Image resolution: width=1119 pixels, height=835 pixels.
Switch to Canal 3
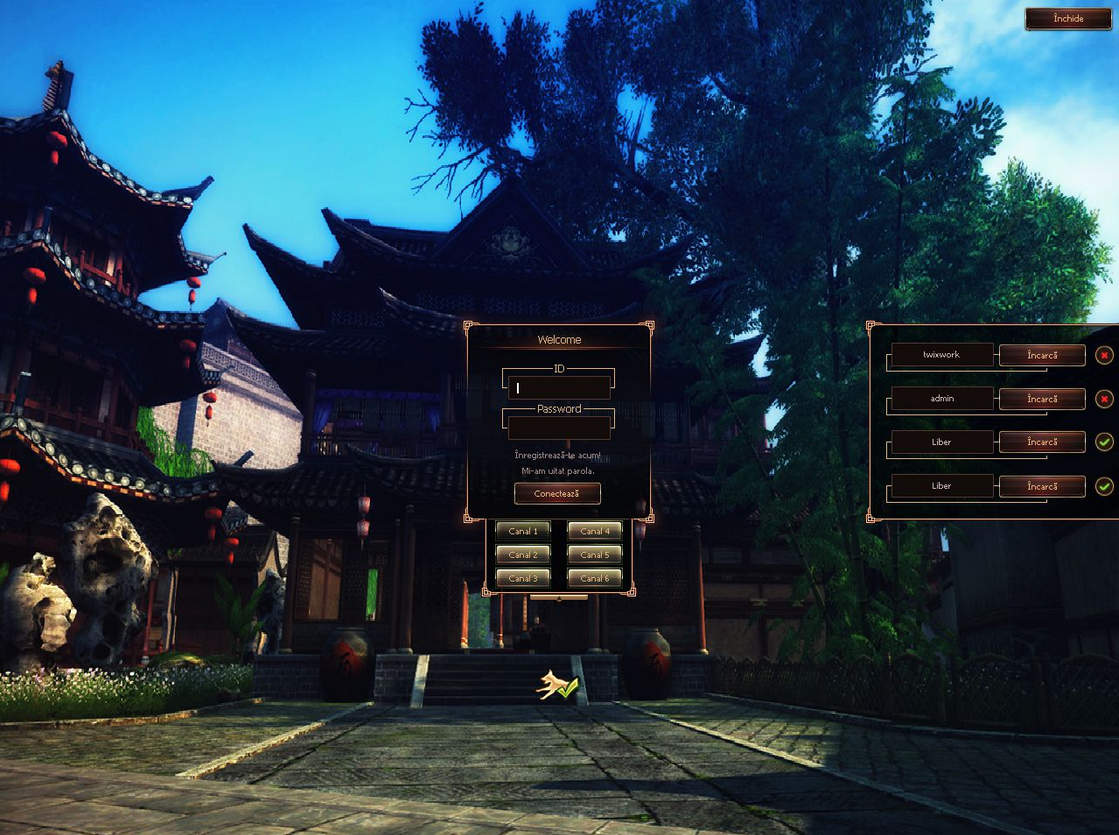[x=522, y=578]
